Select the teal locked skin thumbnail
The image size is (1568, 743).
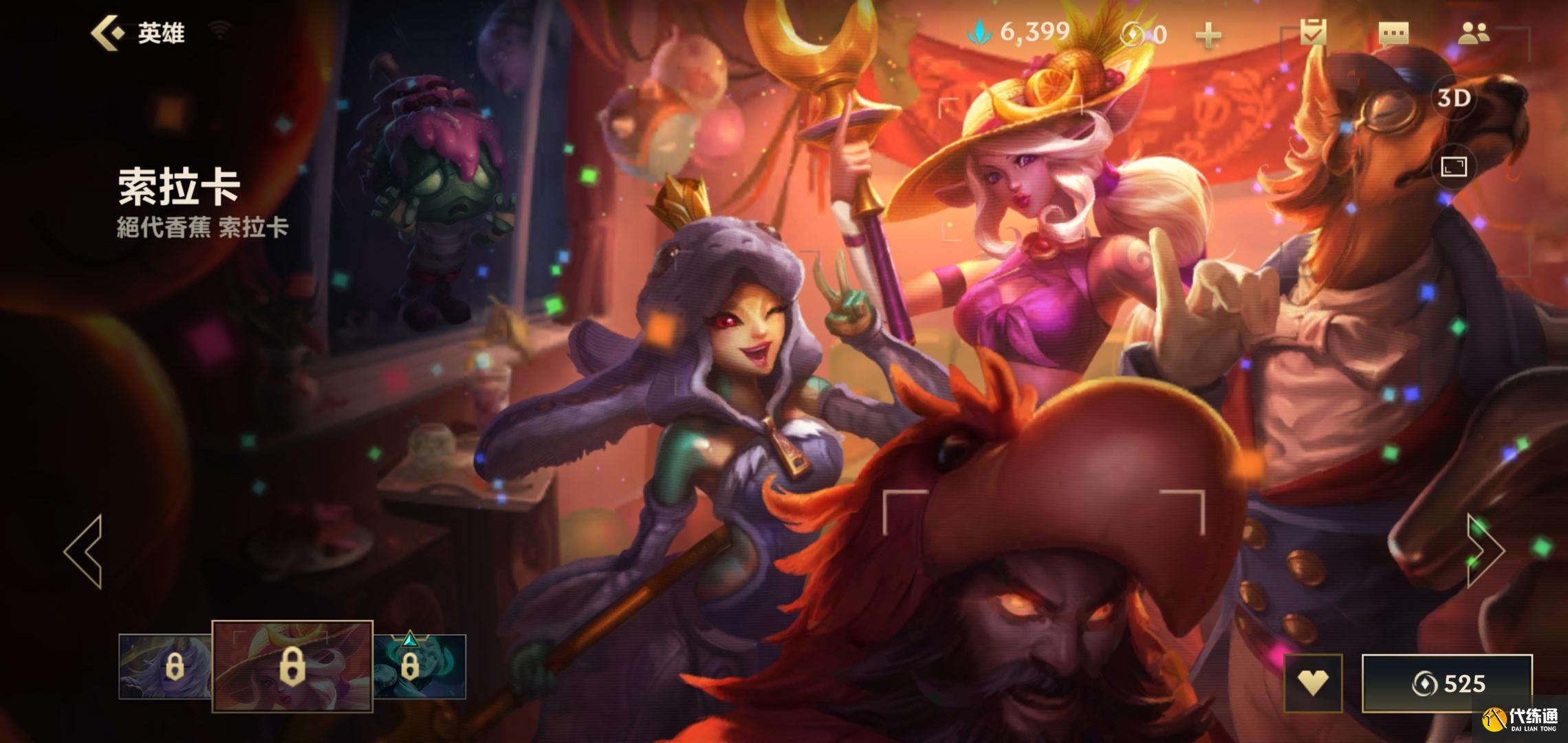(420, 666)
